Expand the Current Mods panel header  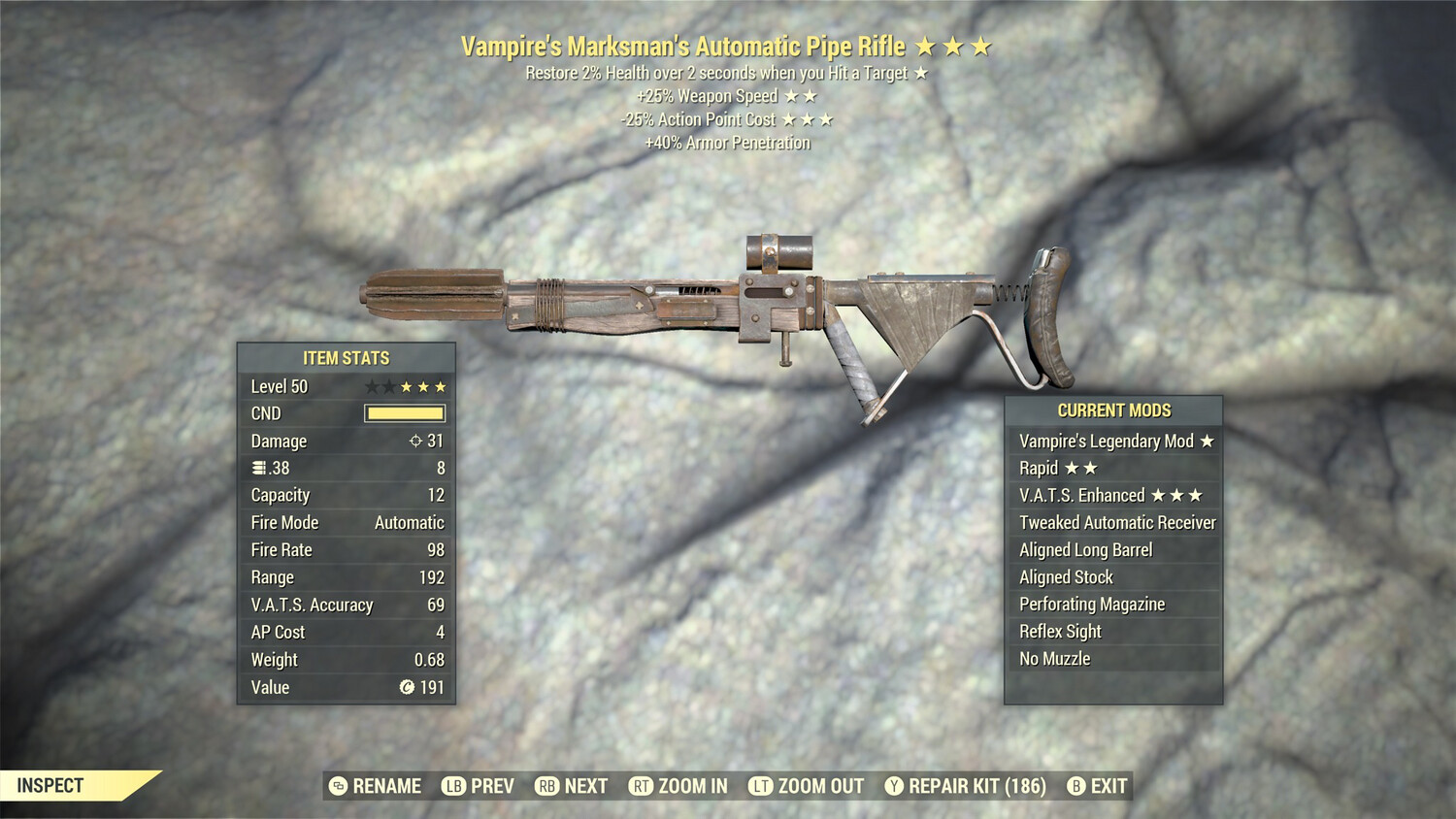[x=1116, y=410]
